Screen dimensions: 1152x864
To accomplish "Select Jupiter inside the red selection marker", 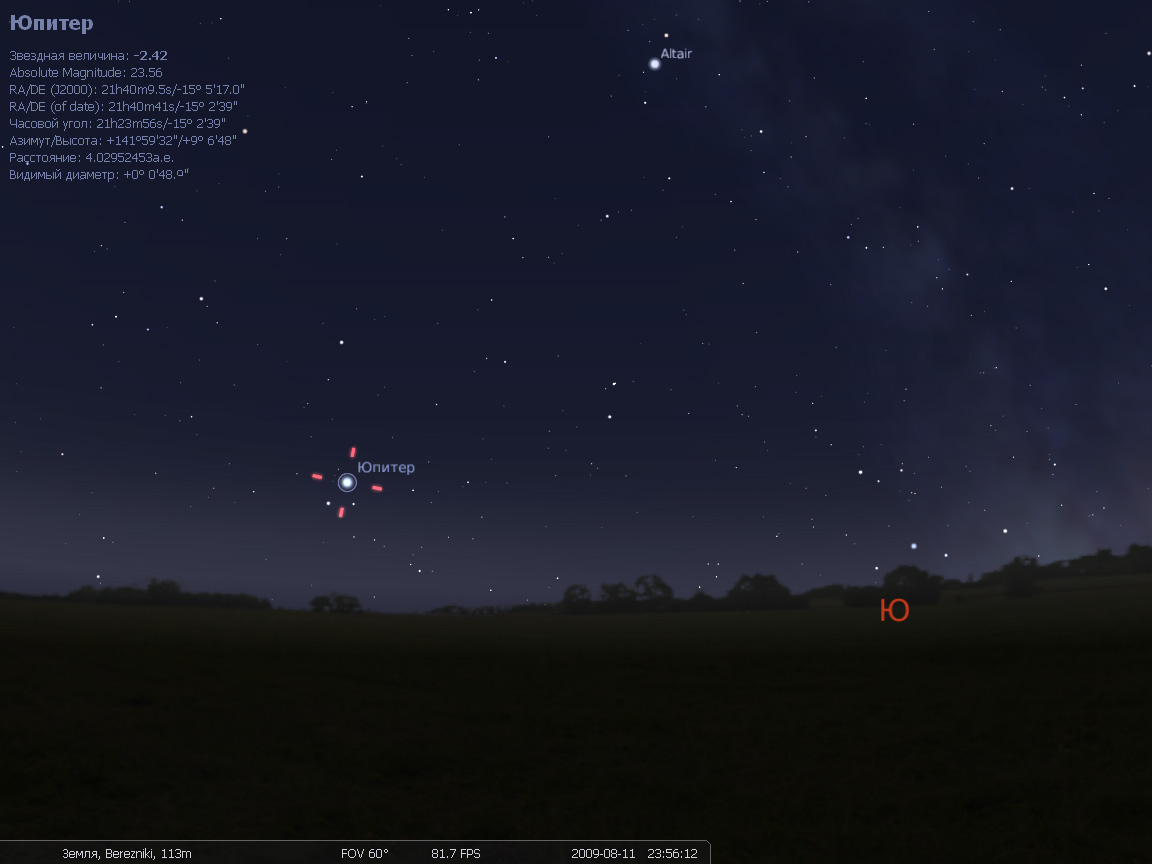I will click(347, 482).
